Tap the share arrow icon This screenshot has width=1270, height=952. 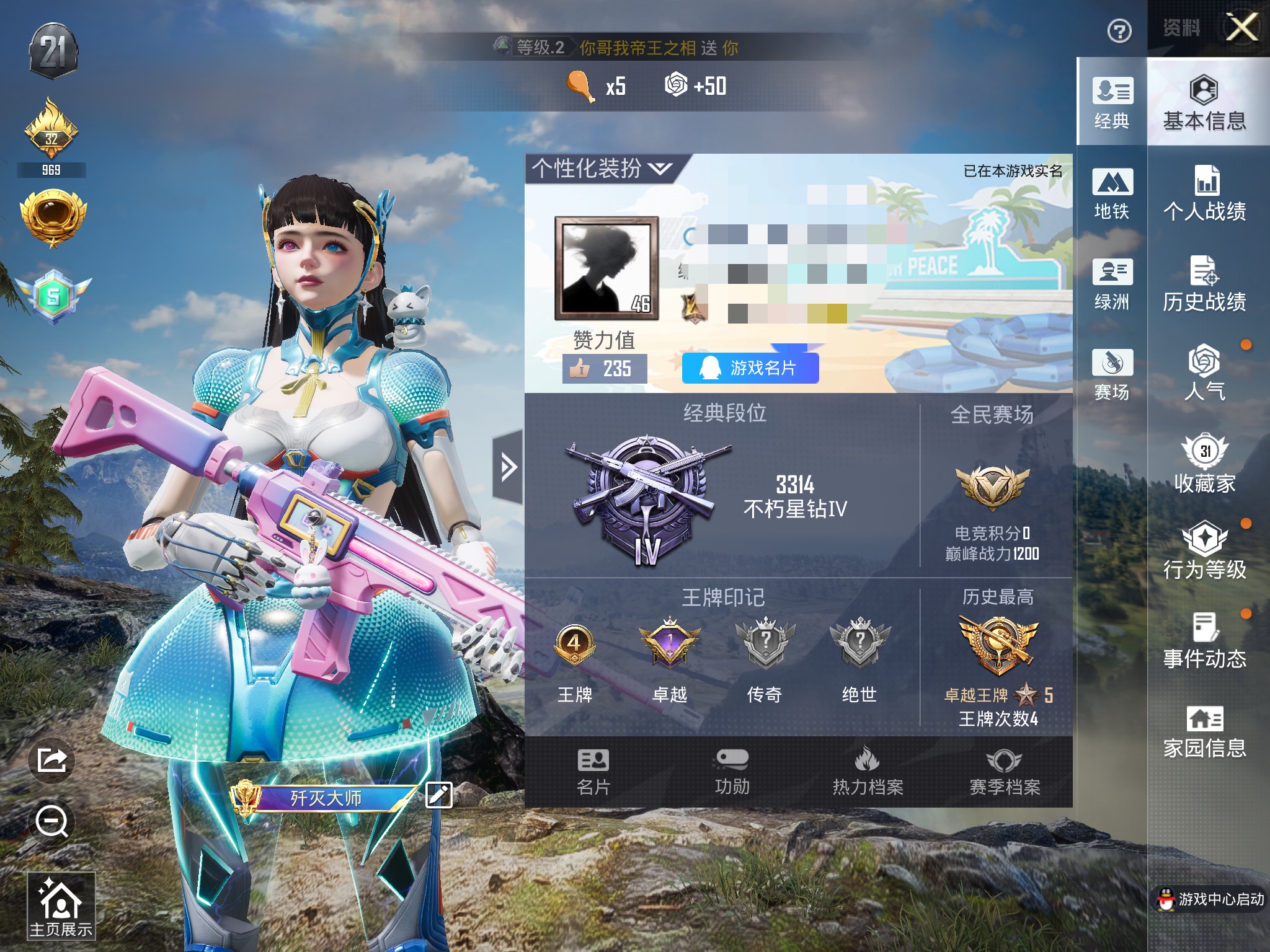click(x=51, y=760)
